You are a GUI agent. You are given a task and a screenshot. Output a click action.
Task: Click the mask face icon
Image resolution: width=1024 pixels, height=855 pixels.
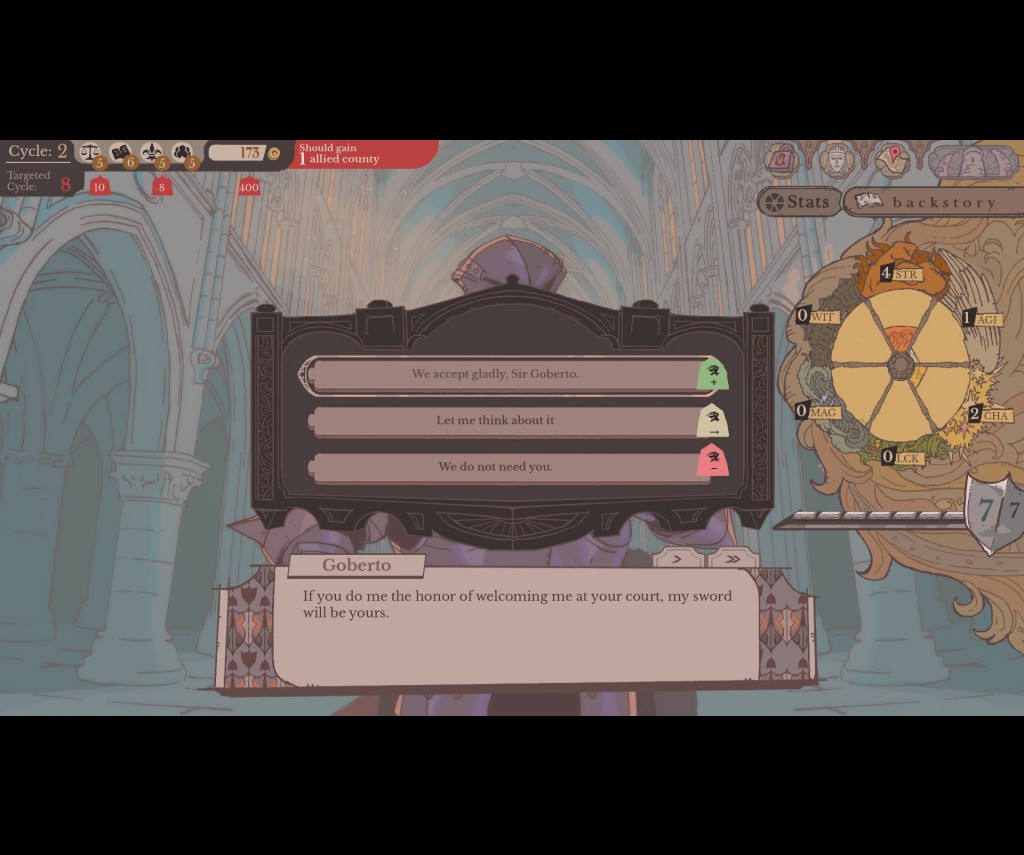(x=836, y=159)
